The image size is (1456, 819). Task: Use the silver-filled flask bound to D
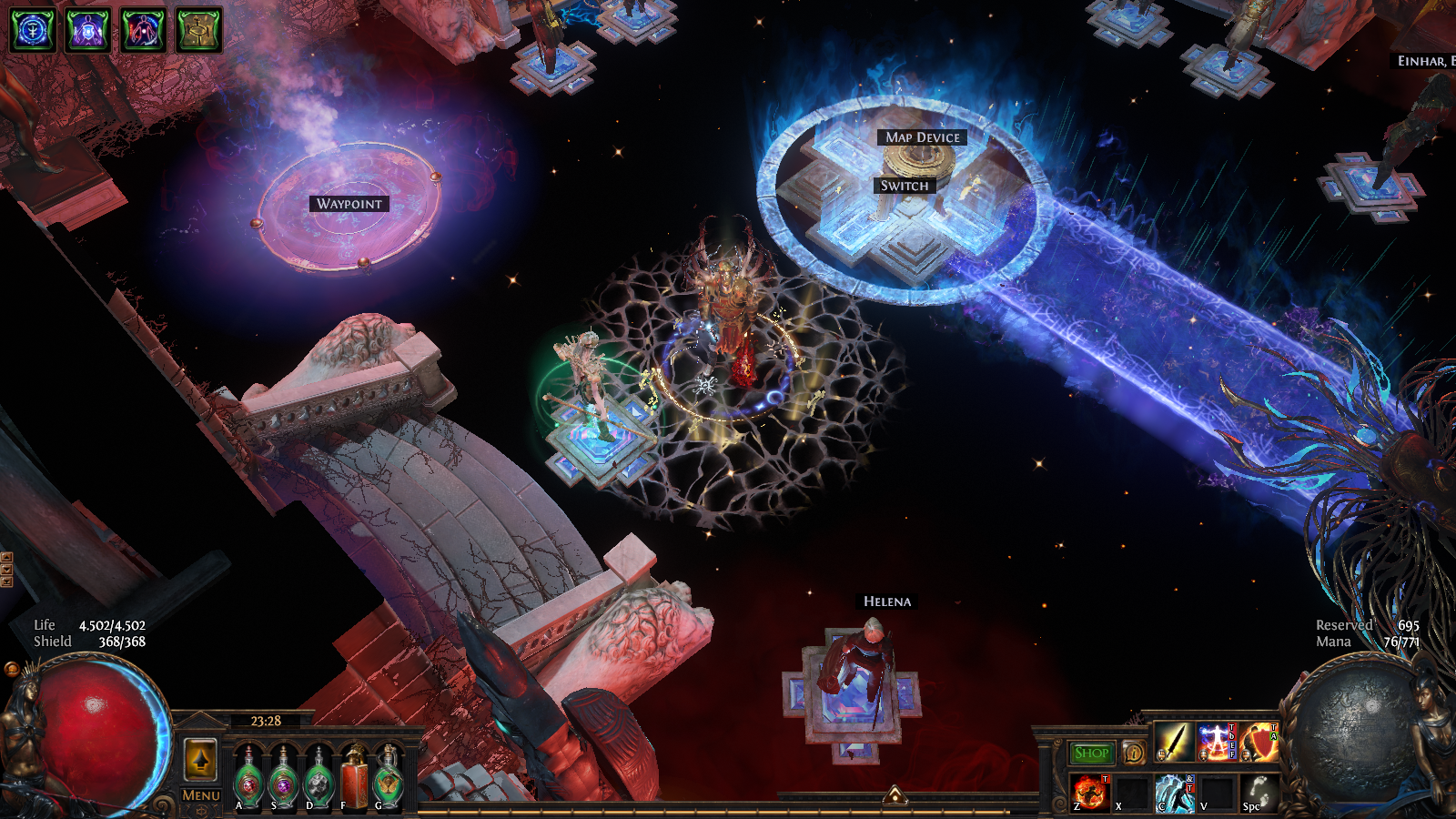(318, 780)
